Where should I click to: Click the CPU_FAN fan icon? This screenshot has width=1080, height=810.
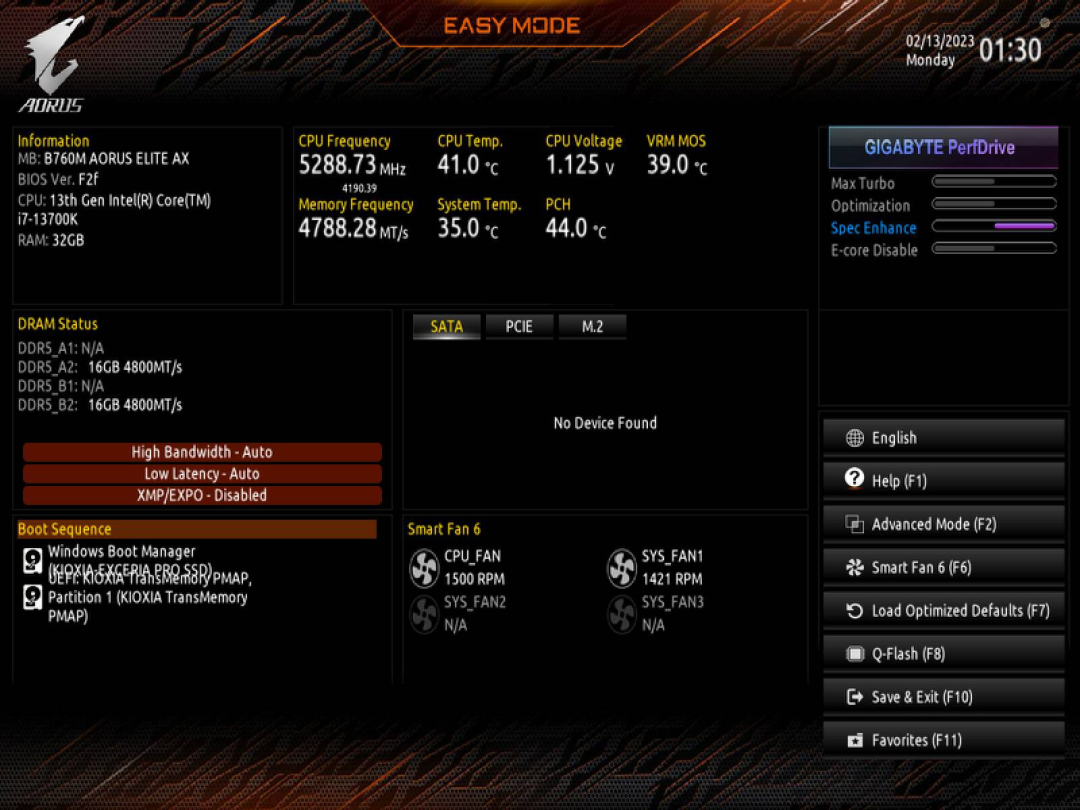click(x=425, y=568)
